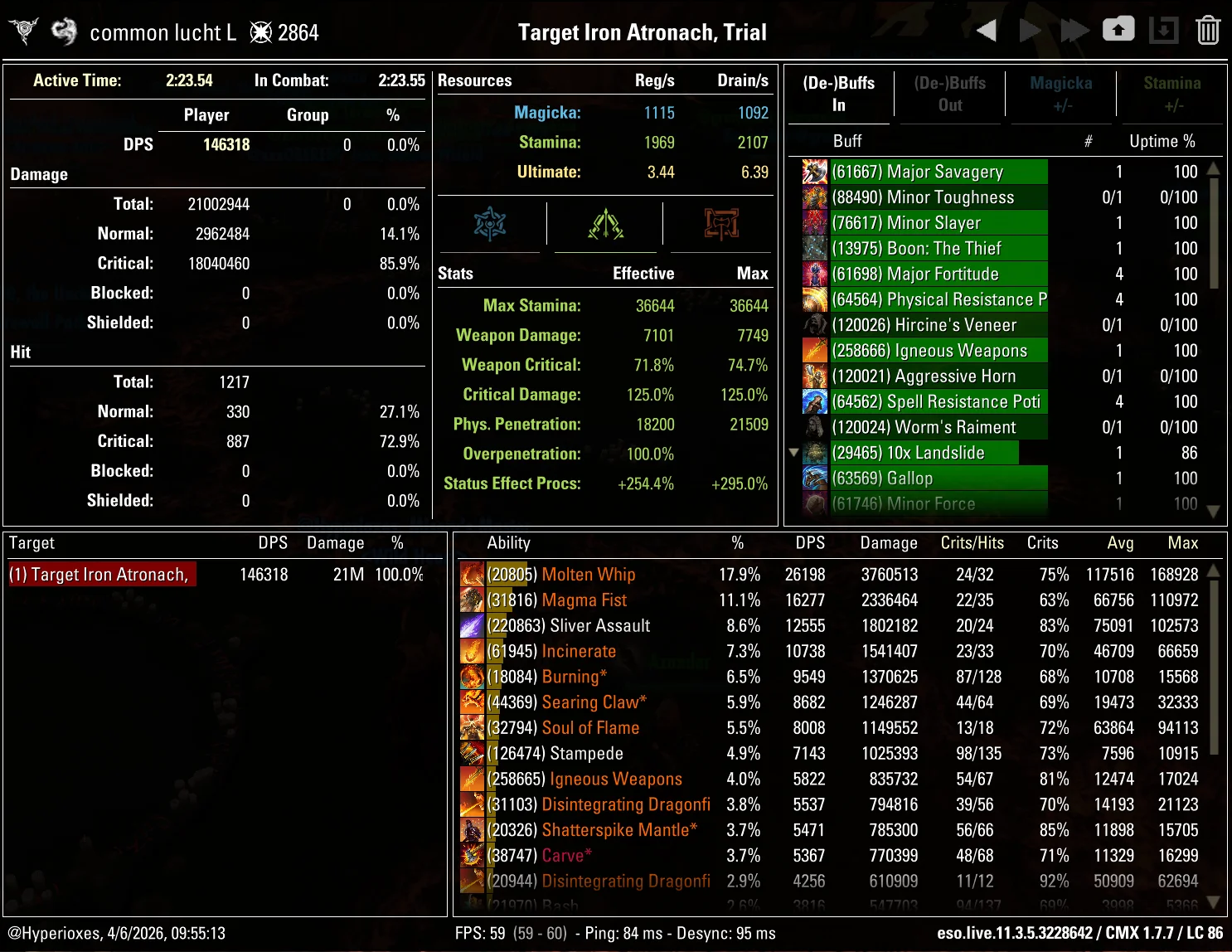The height and width of the screenshot is (952, 1232).
Task: Select the blue magicka stats icon
Action: [491, 224]
